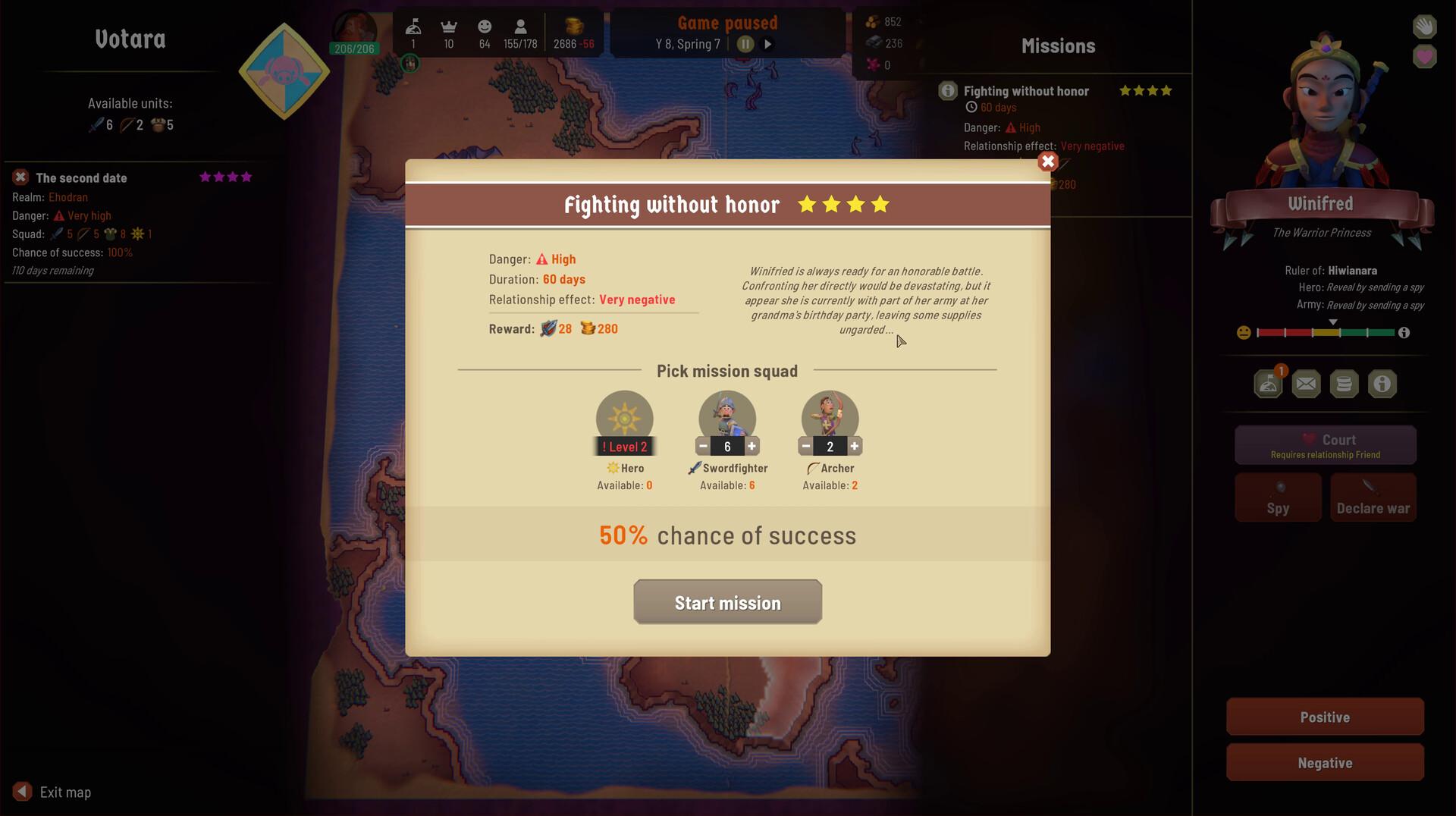Viewport: 1456px width, 816px height.
Task: Open the mission flag icon with notification badge
Action: (1268, 384)
